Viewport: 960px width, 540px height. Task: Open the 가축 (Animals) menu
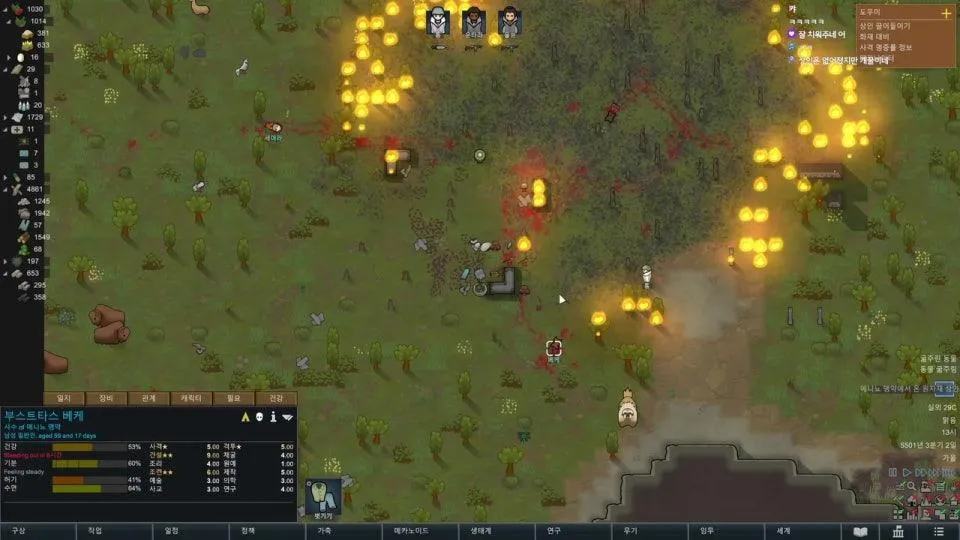[324, 531]
